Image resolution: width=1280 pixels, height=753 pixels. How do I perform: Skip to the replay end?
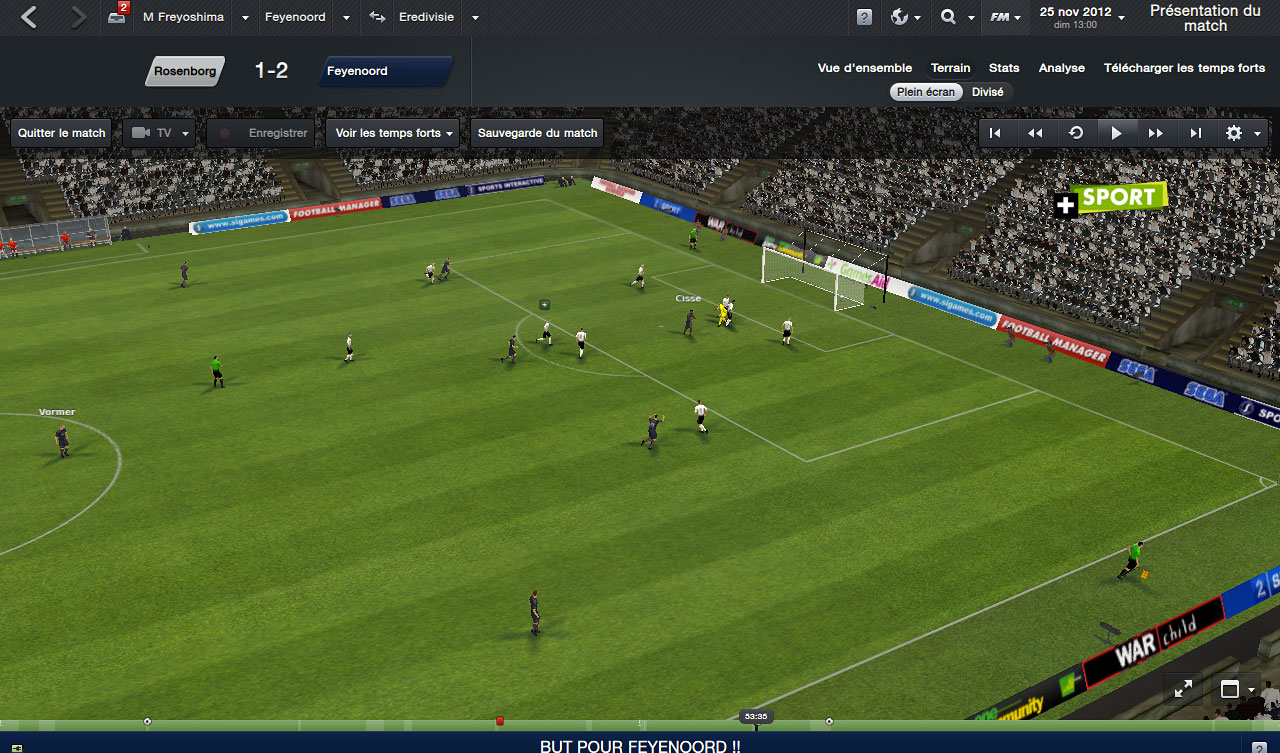tap(1196, 133)
